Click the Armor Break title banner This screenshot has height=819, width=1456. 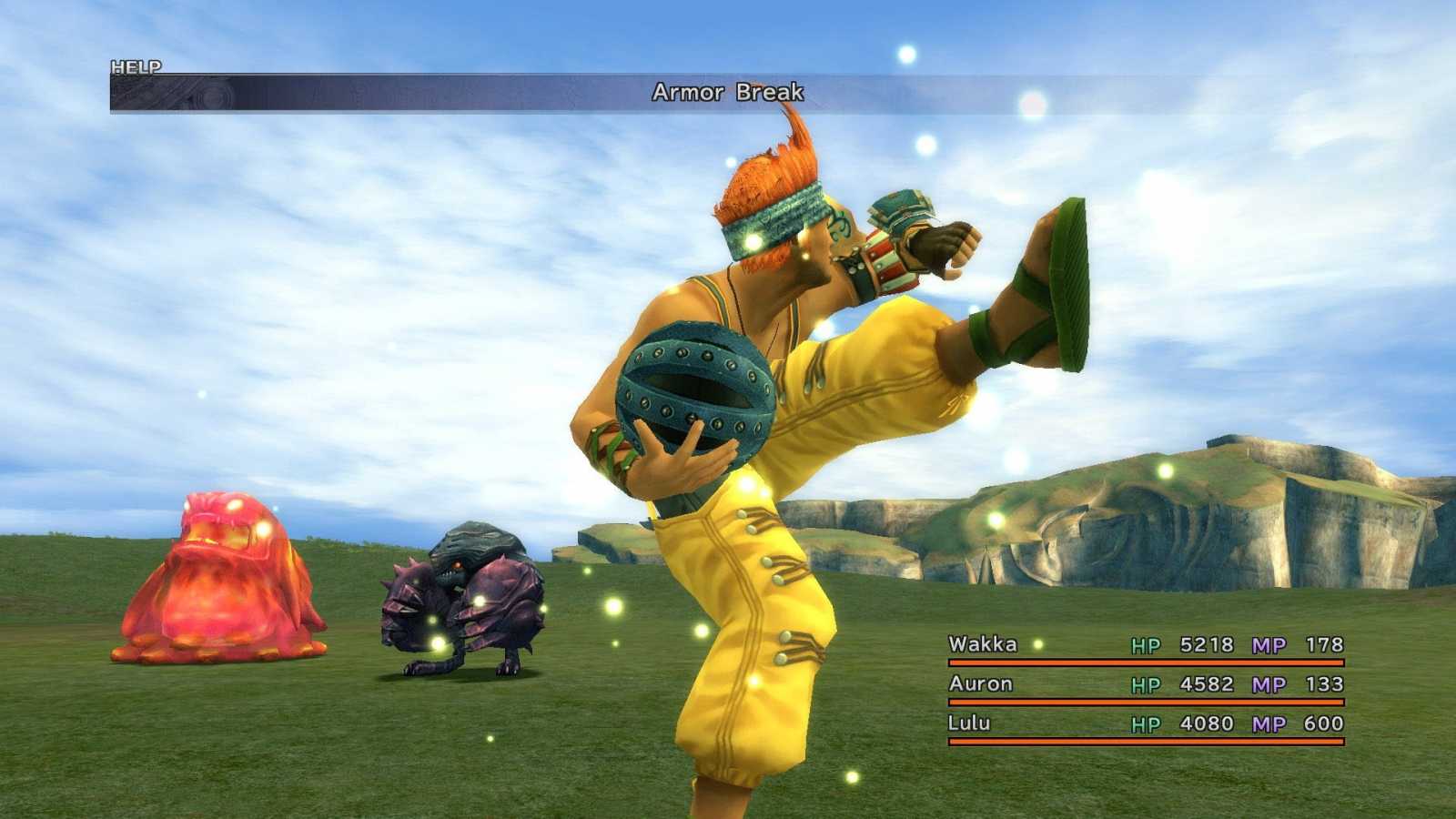pos(727,91)
